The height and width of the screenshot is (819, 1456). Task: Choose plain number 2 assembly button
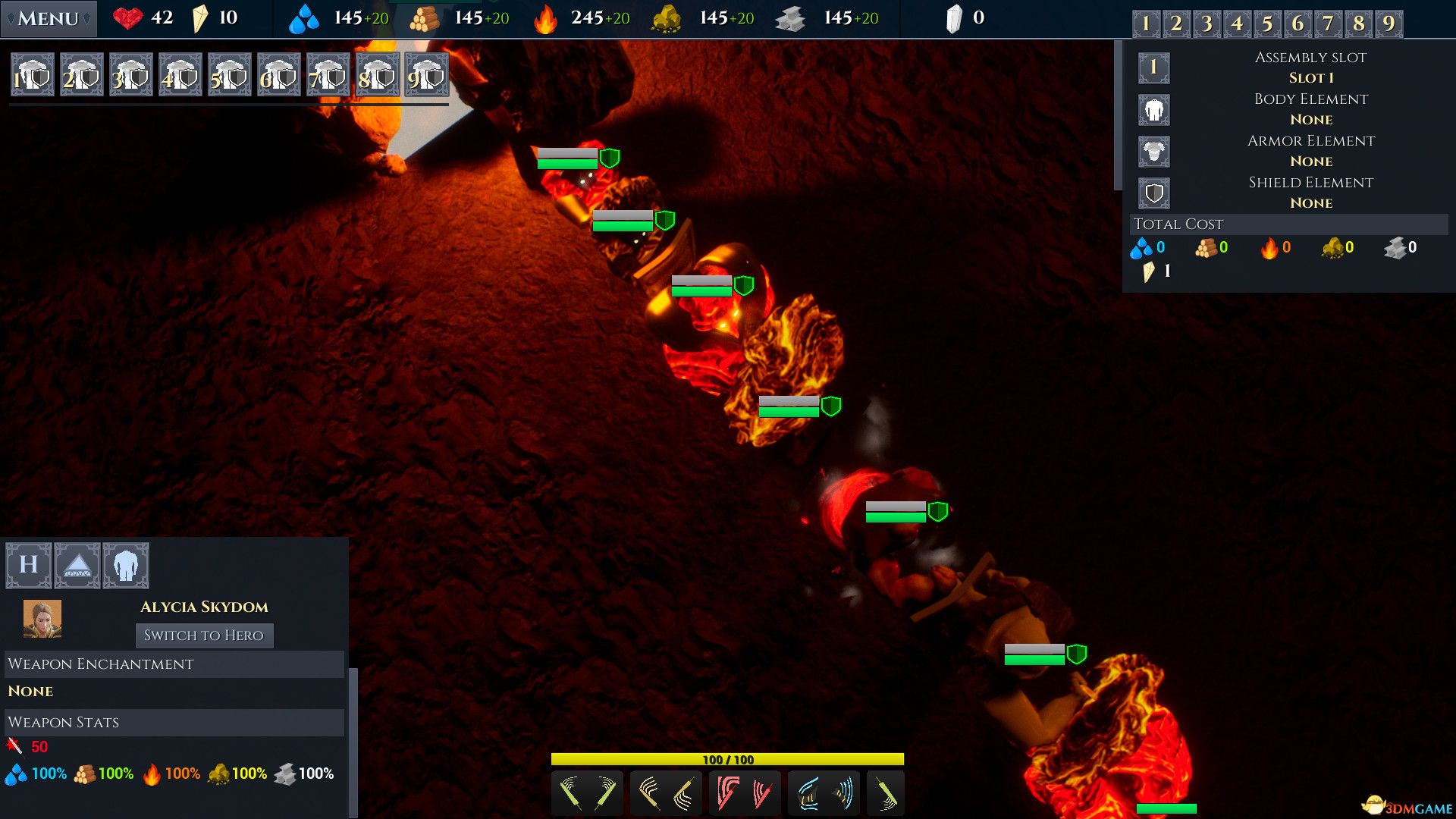pos(1176,24)
